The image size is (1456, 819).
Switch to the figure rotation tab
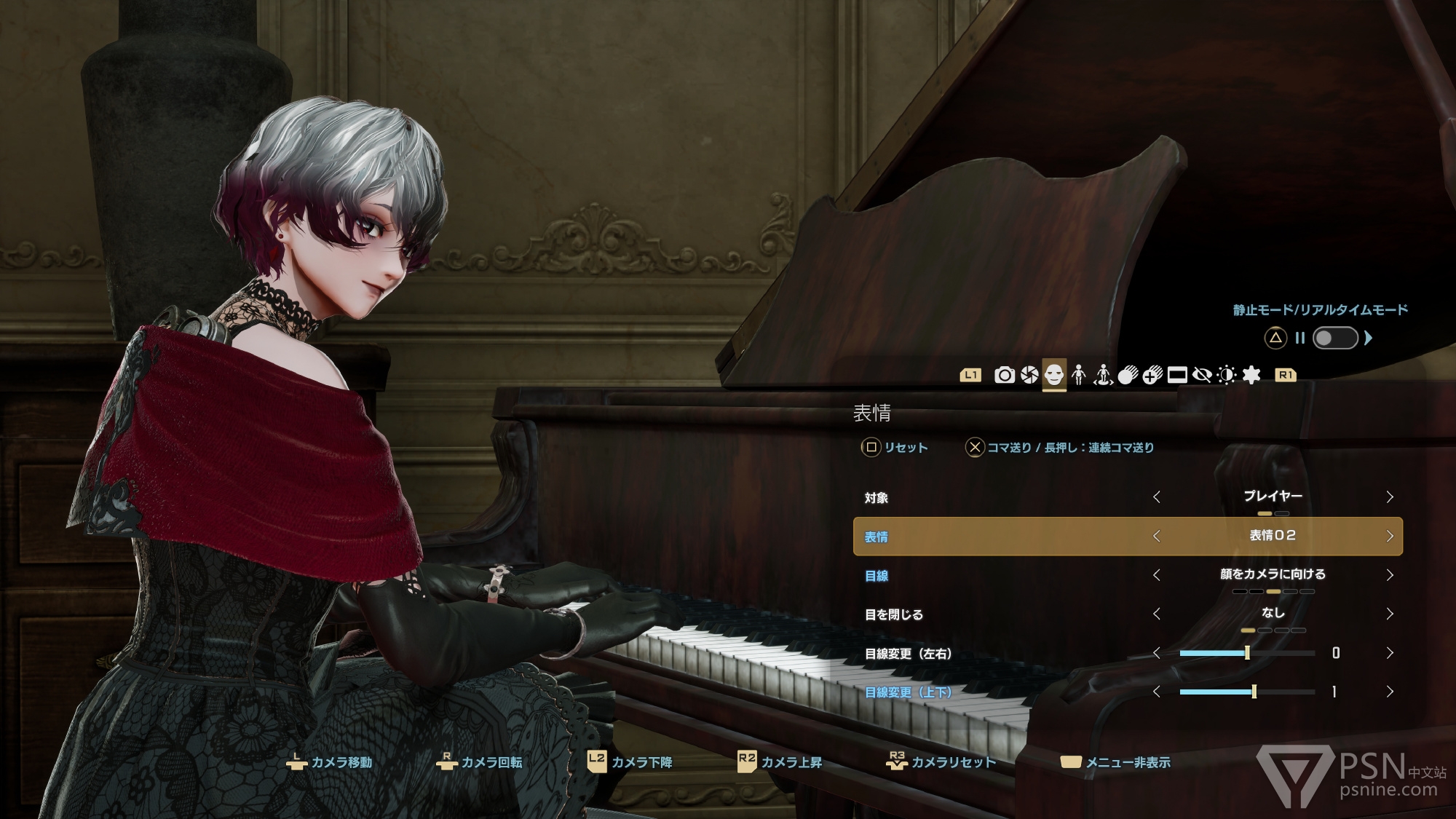[1103, 375]
